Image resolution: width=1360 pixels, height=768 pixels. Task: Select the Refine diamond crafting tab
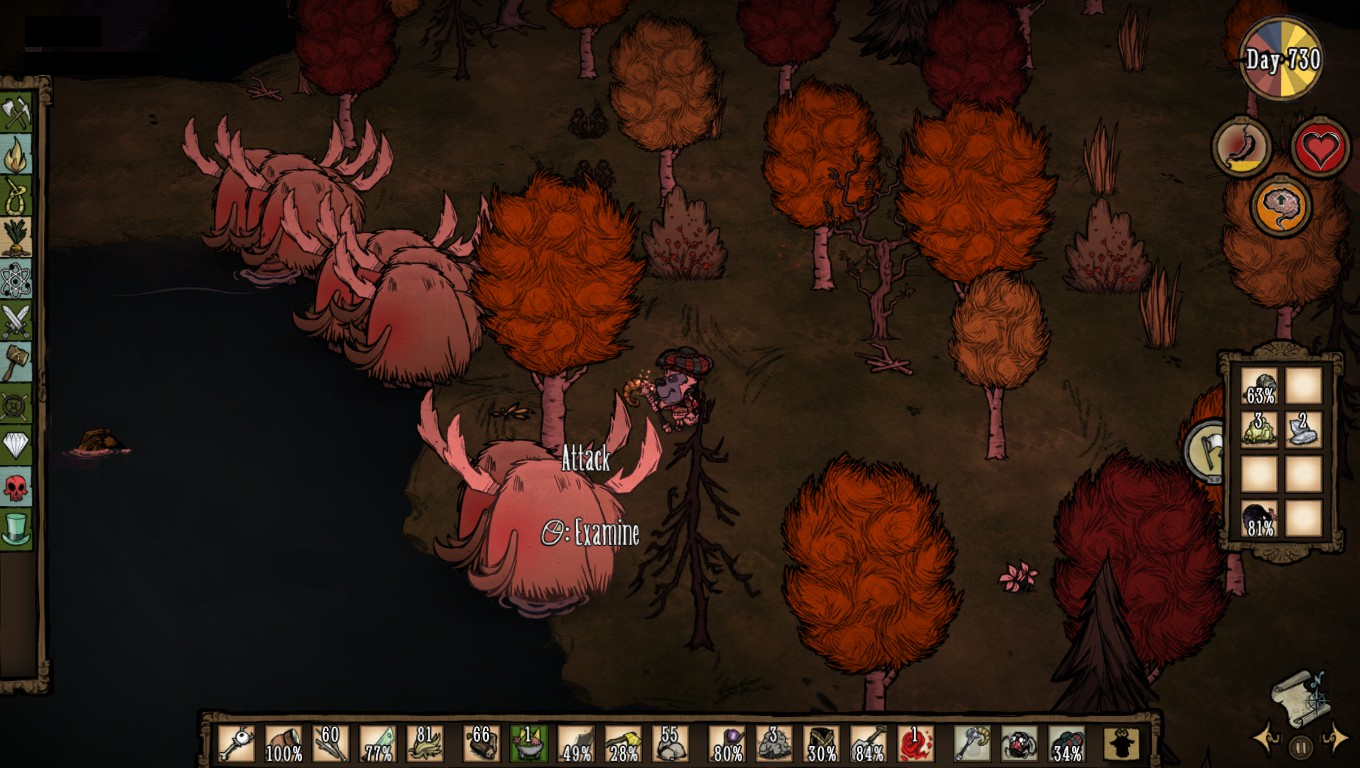pos(16,445)
